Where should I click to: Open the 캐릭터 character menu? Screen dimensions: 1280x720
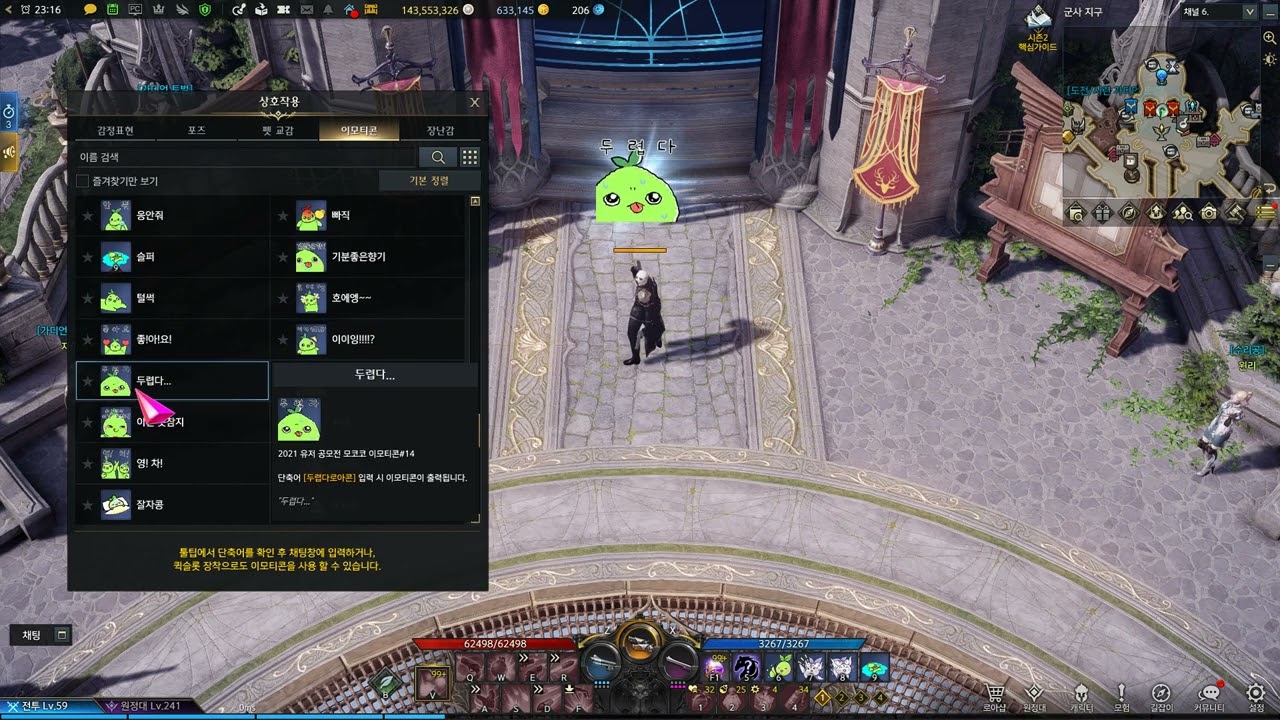pyautogui.click(x=1081, y=697)
